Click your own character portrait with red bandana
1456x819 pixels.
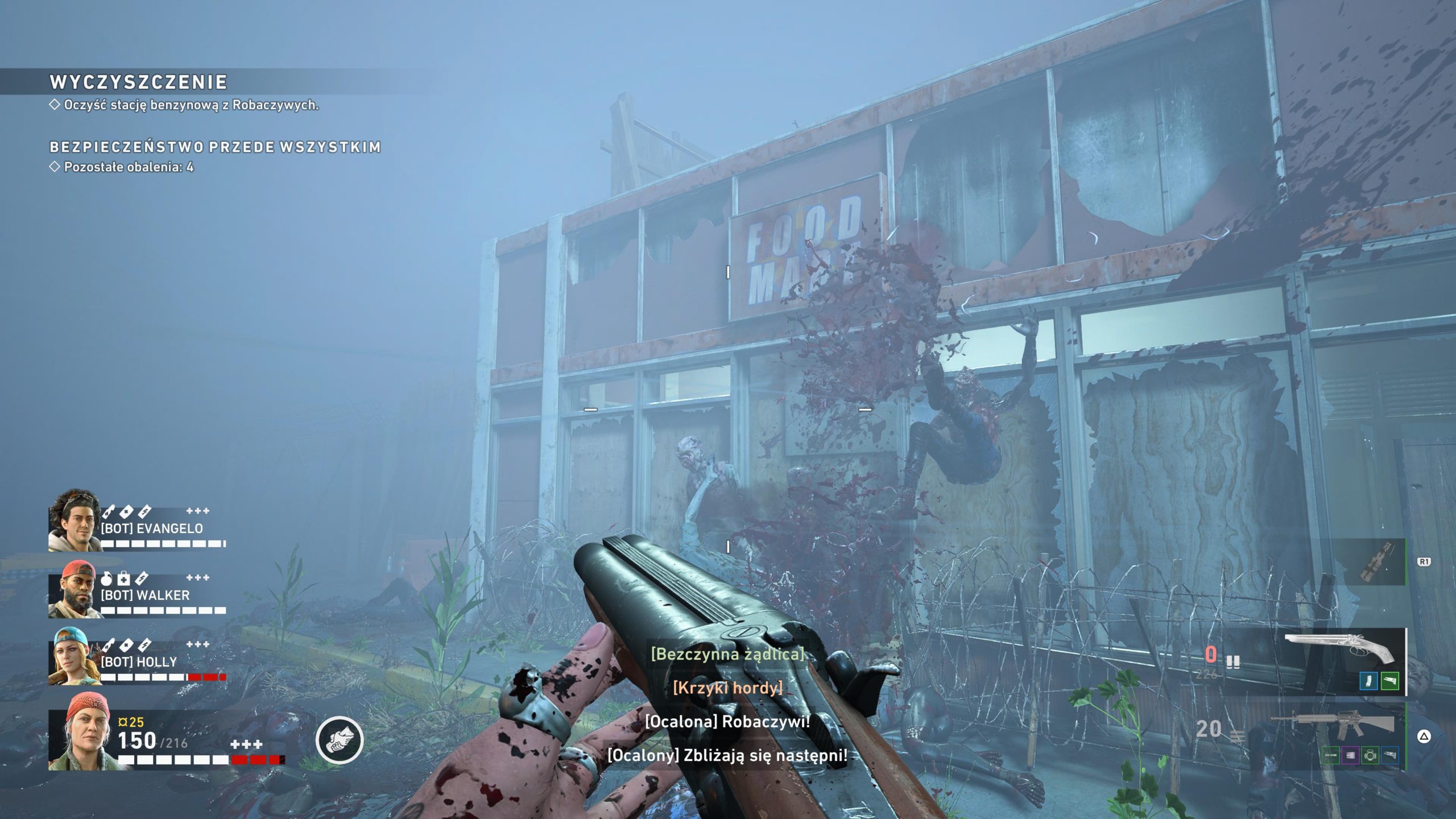tap(81, 734)
